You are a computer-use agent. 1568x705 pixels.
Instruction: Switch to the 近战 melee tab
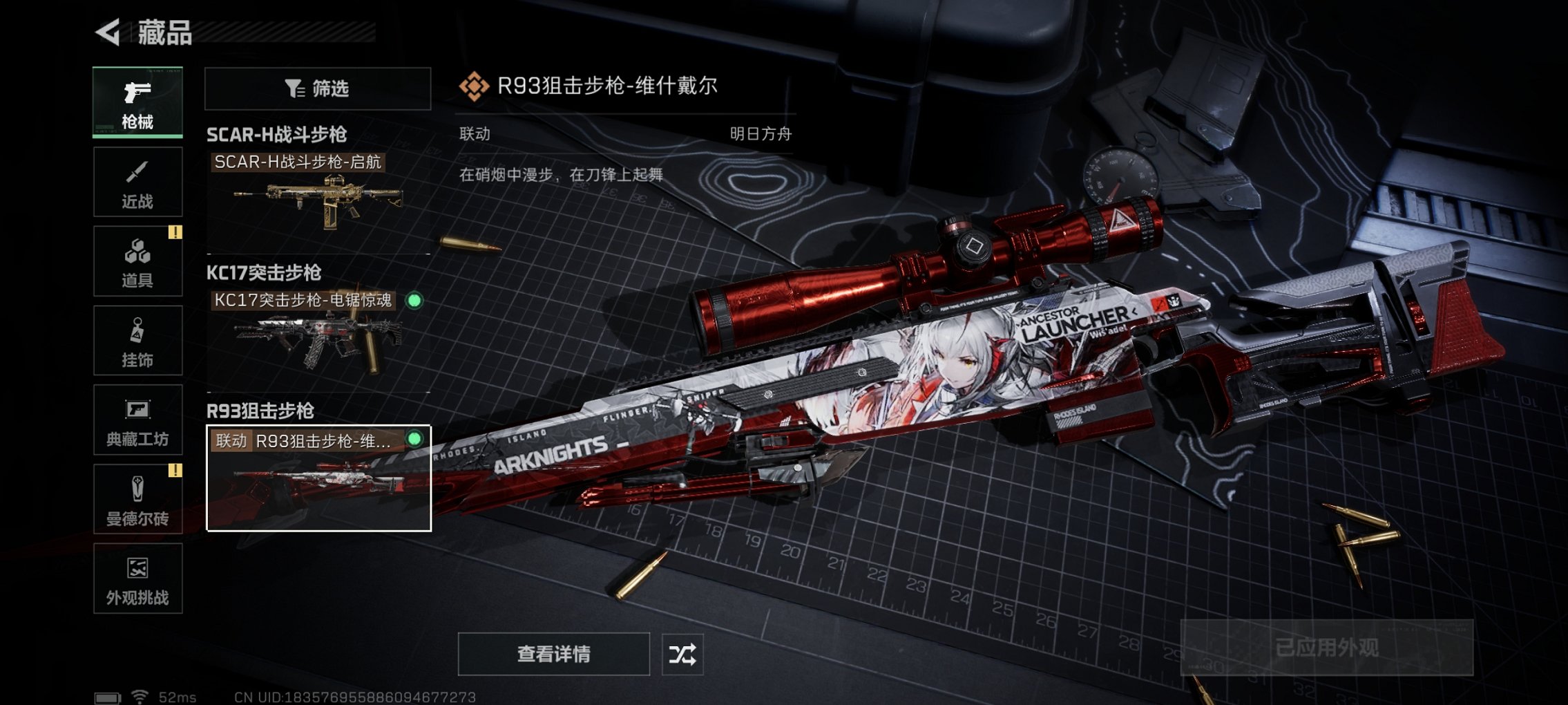pyautogui.click(x=137, y=181)
